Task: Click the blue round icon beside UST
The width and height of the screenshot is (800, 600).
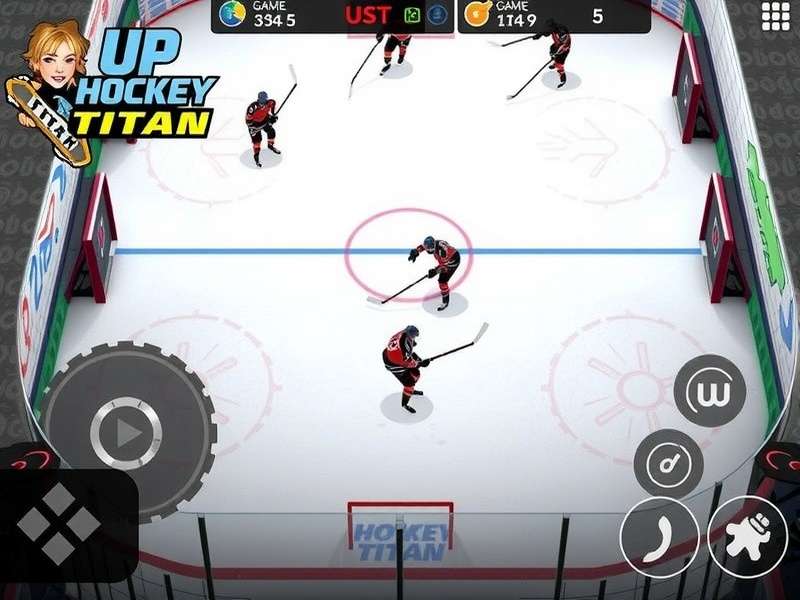Action: pyautogui.click(x=437, y=15)
